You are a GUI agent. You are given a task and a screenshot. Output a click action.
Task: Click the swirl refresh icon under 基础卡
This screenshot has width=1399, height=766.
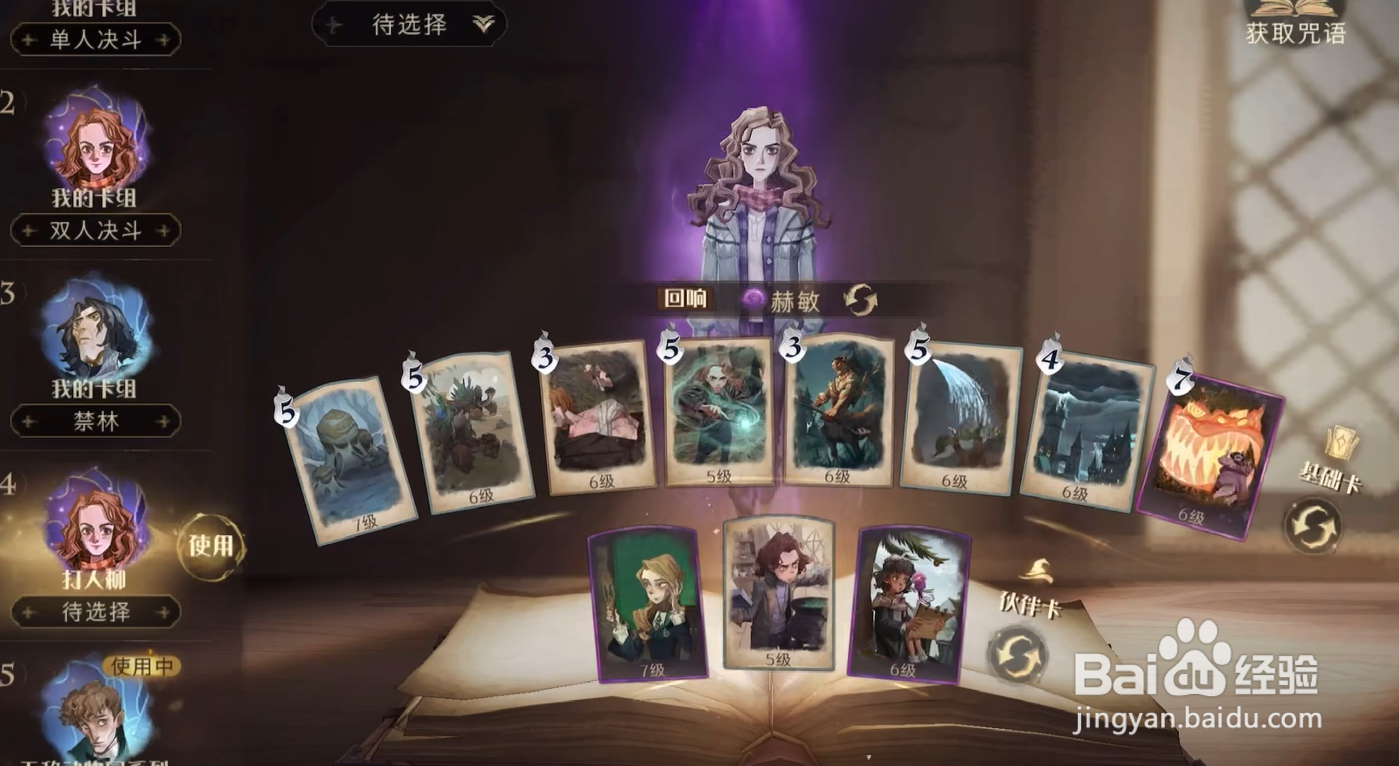(1315, 522)
